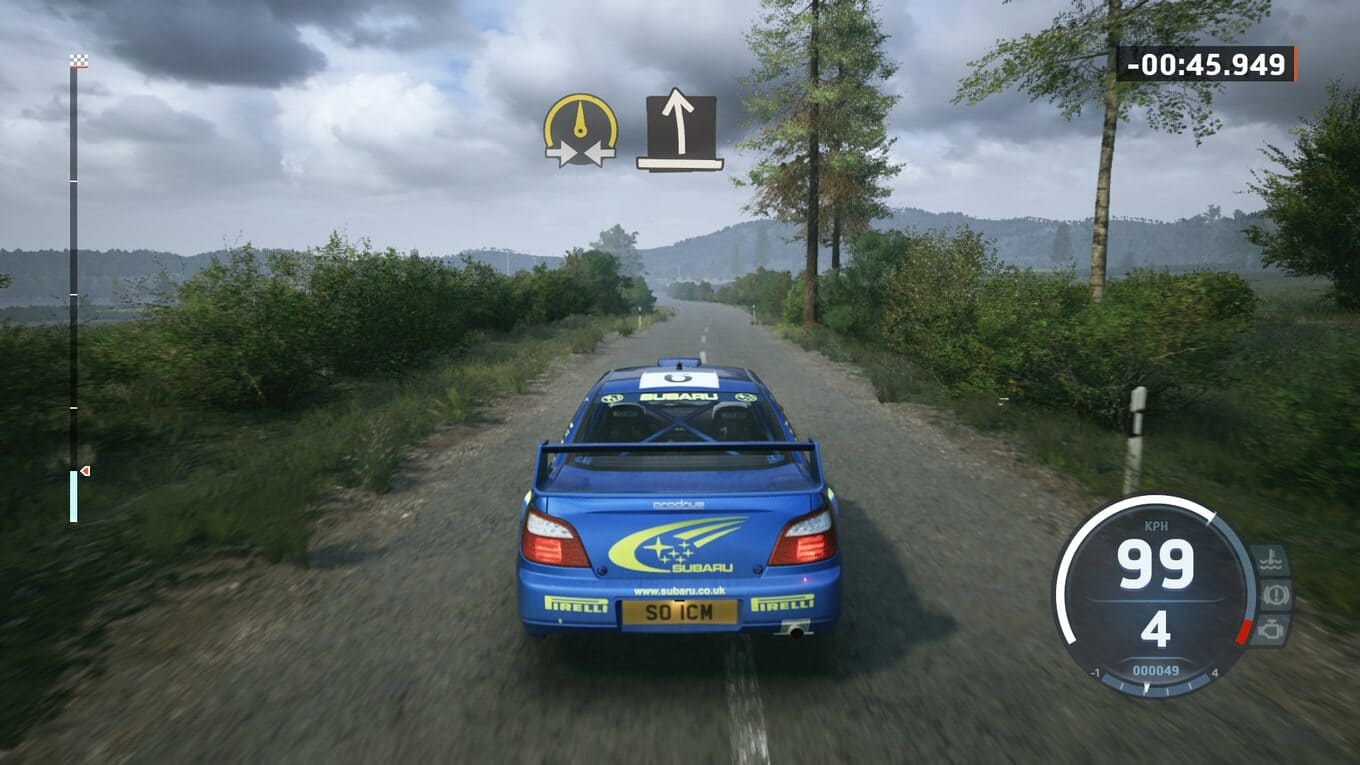This screenshot has height=765, width=1360.
Task: Click the checkered flag atop the progress bar
Action: (79, 61)
